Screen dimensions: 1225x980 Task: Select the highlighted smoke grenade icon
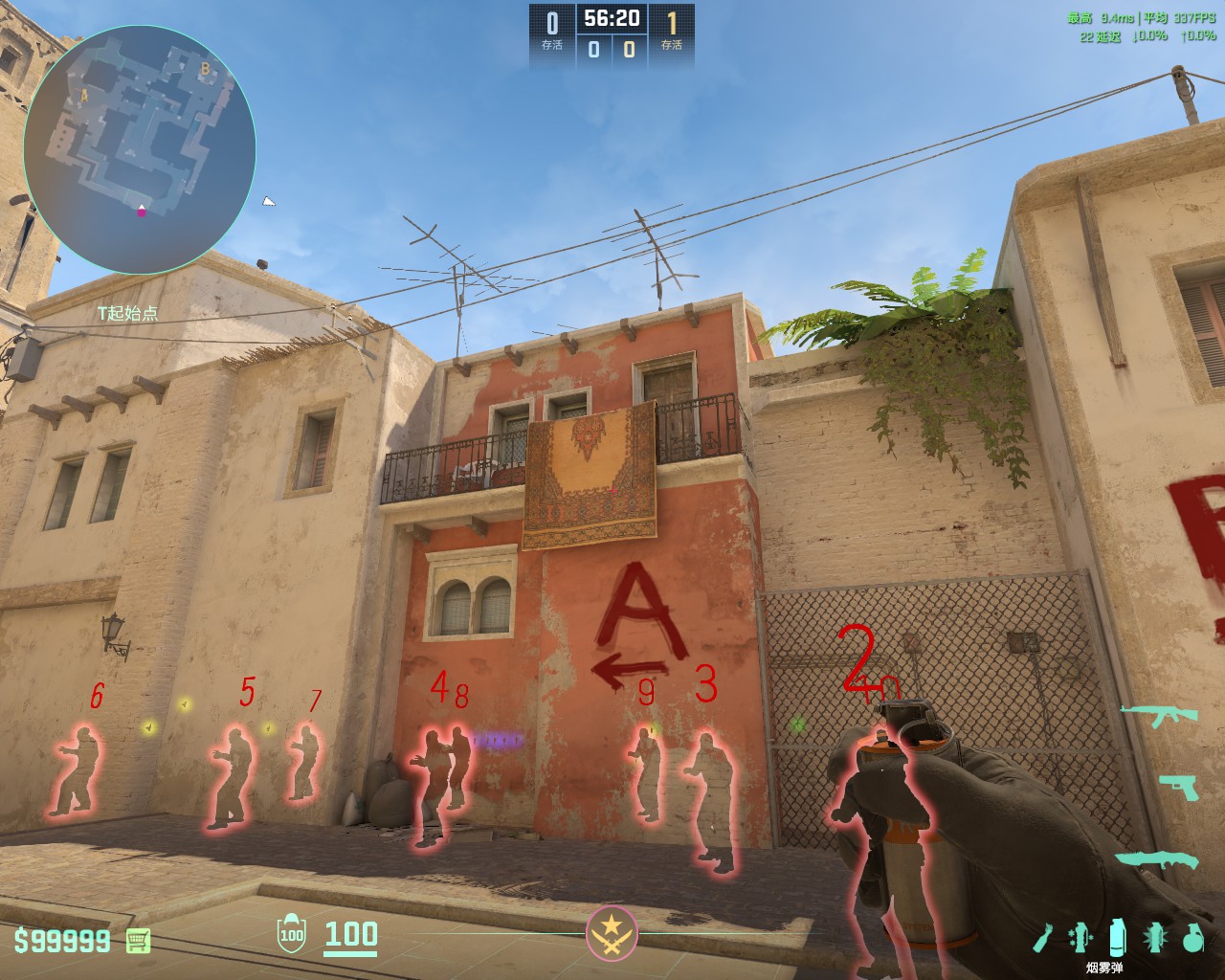[1117, 937]
